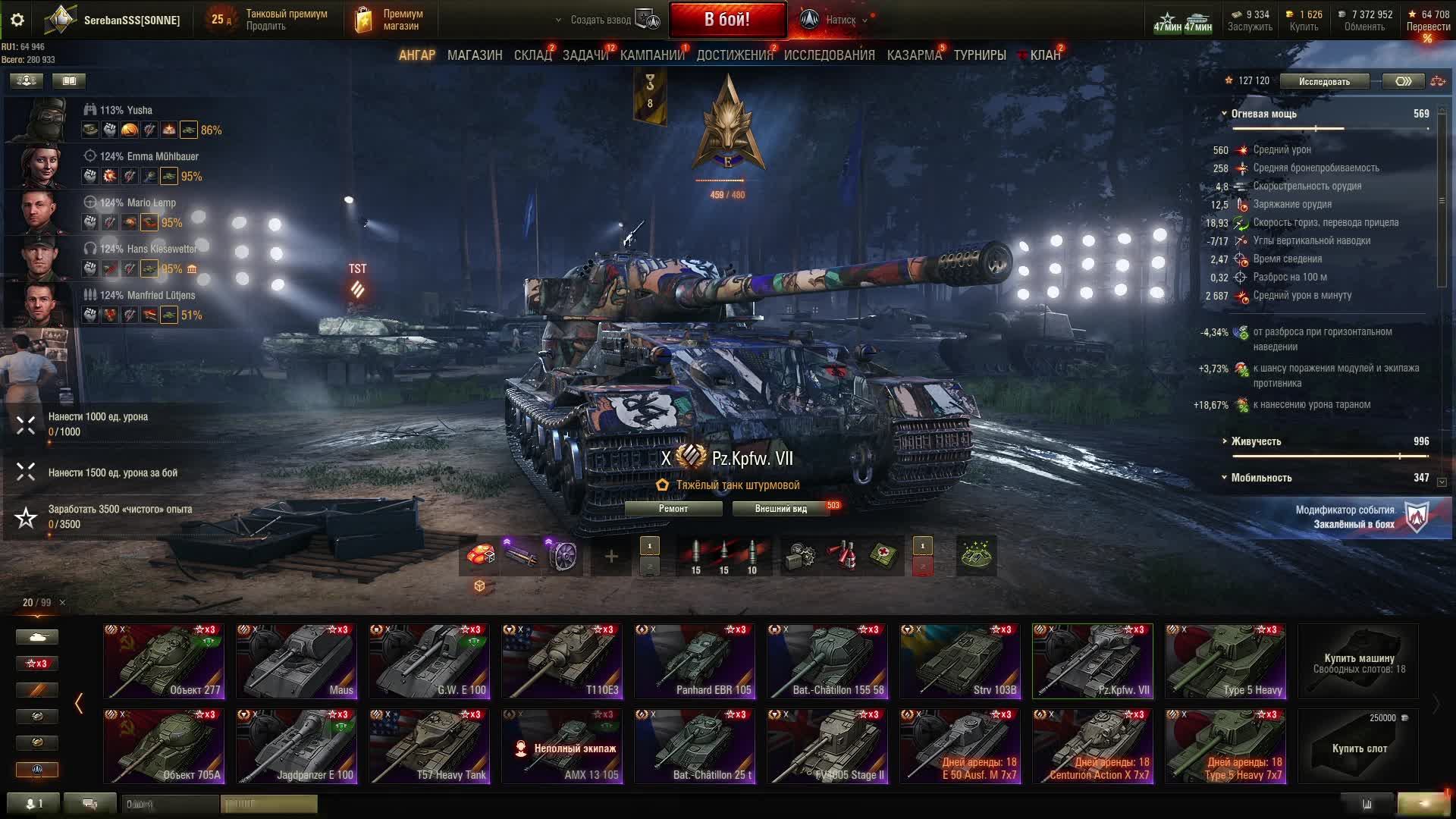Open the ИССЛЕДОВАНИЯ tab
Viewport: 1456px width, 819px height.
829,55
